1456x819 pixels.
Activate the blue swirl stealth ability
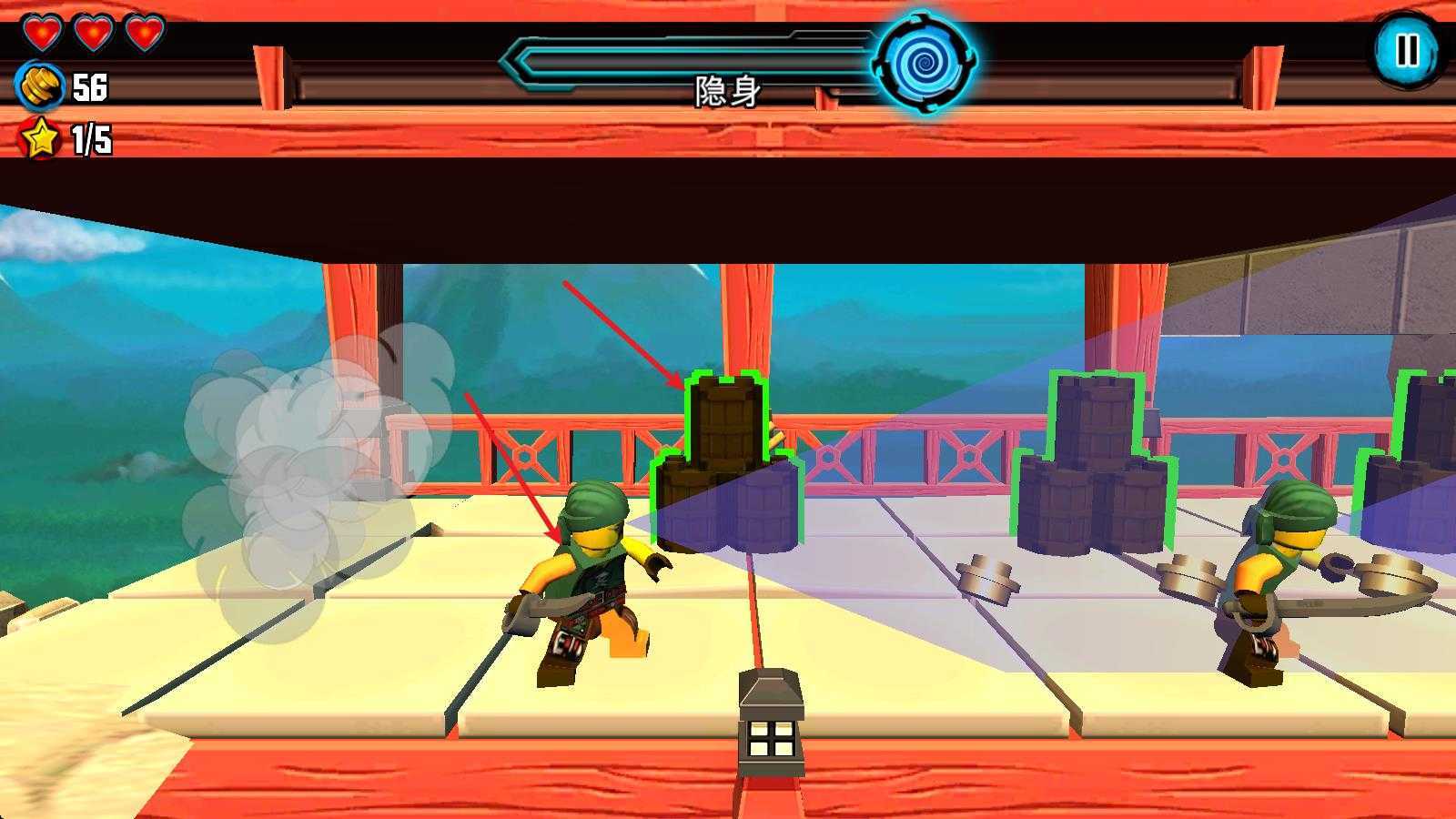coord(925,62)
